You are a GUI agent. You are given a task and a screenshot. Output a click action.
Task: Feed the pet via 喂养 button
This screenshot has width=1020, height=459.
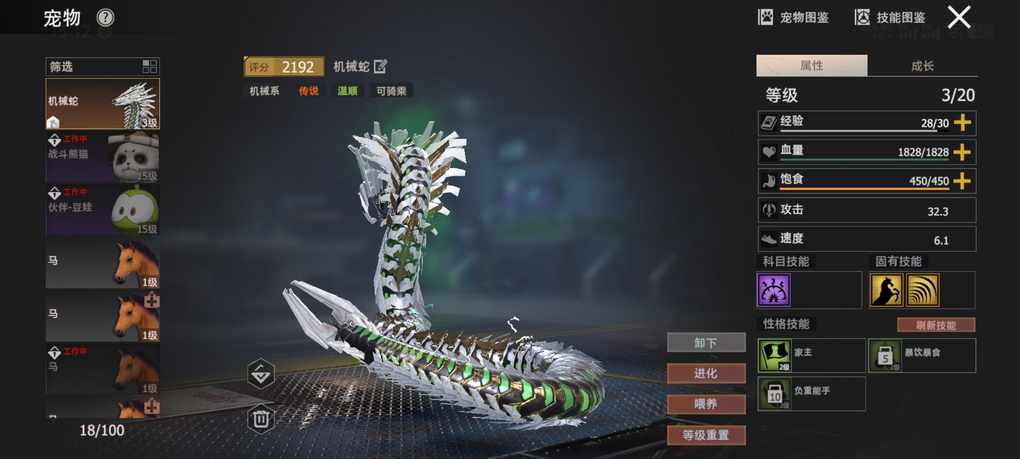[x=706, y=404]
